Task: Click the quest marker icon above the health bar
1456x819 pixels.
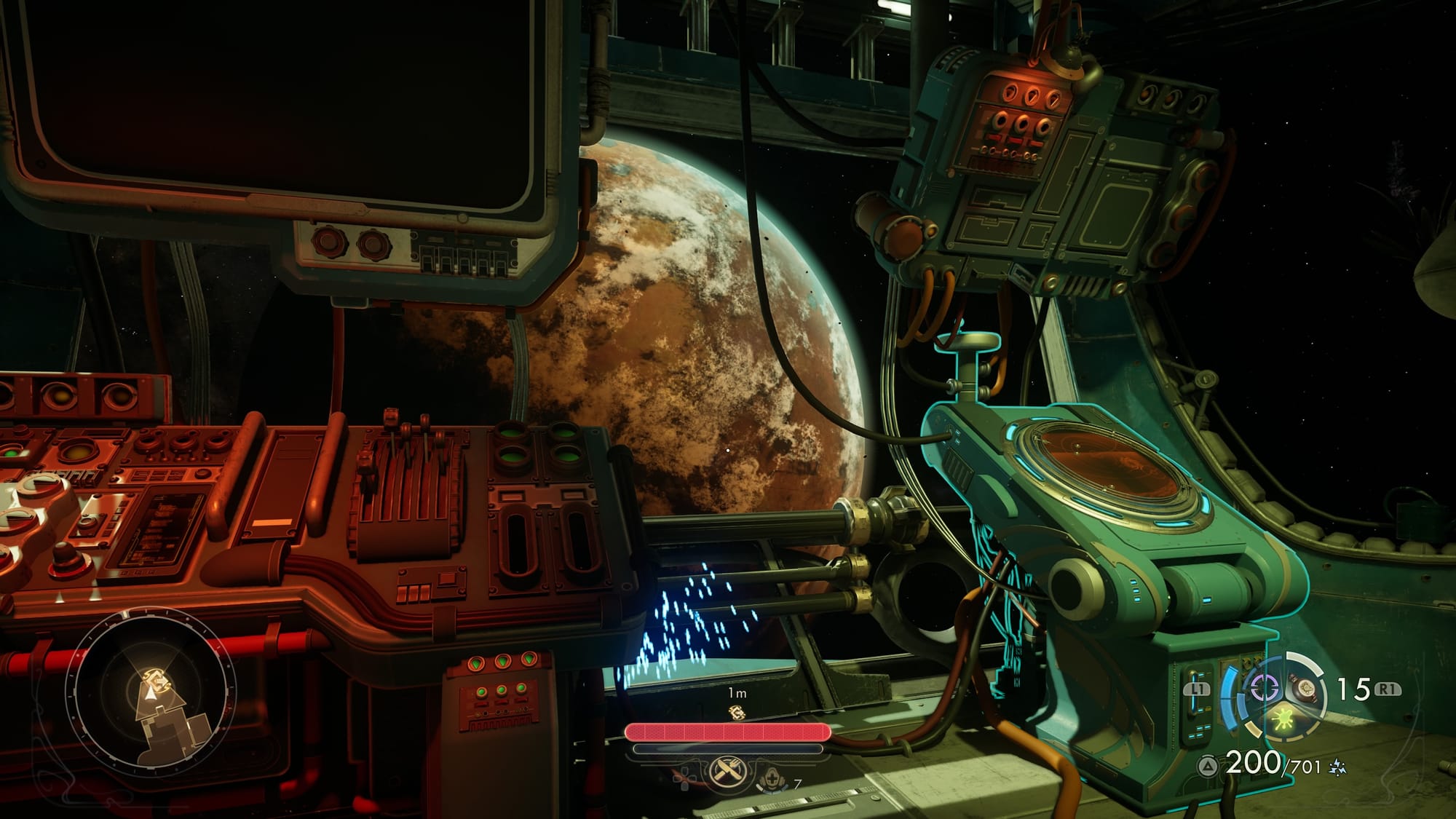Action: tap(737, 713)
